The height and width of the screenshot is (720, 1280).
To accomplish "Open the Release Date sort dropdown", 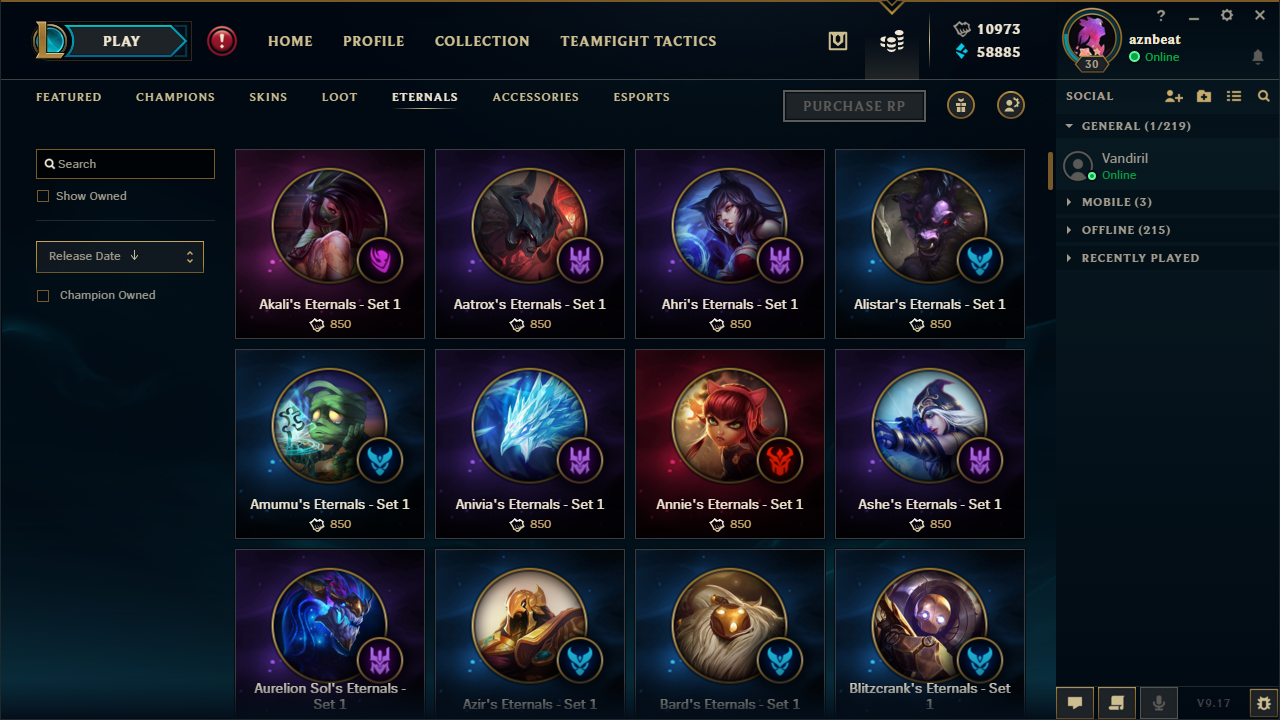I will 119,256.
